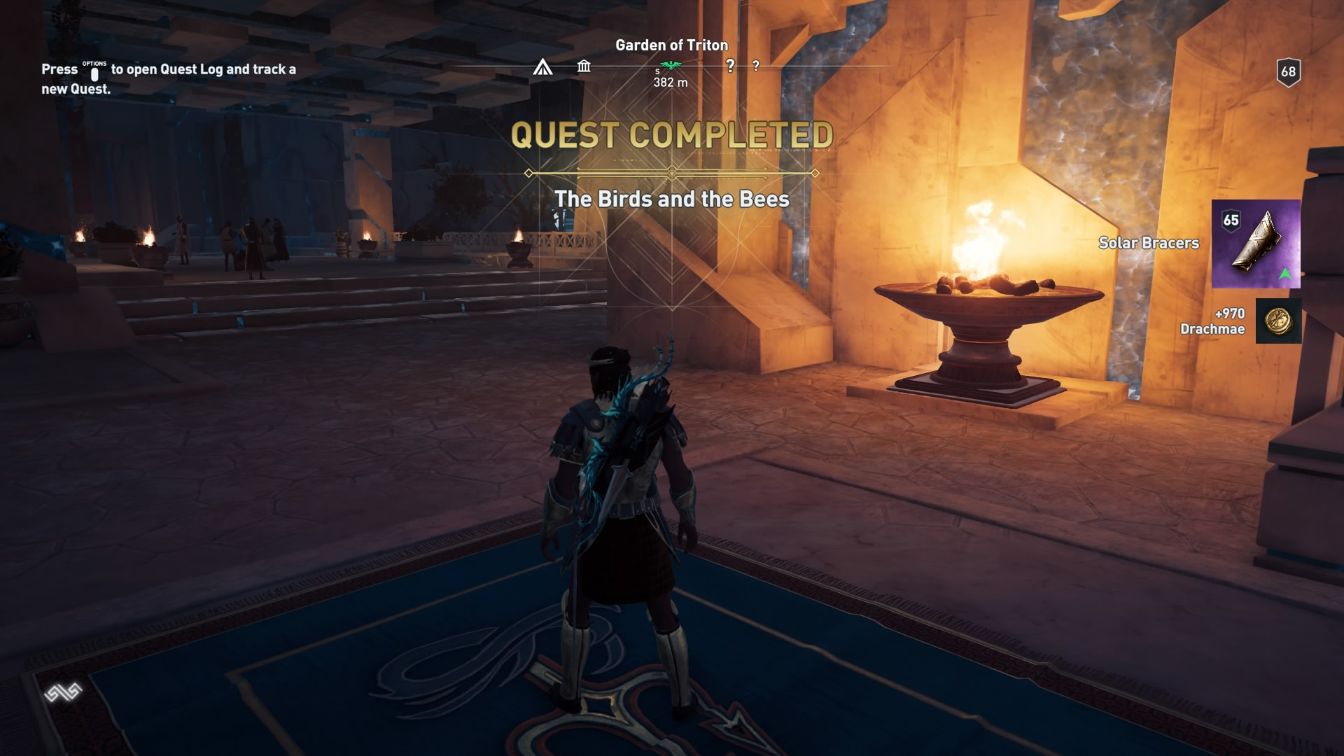Screen dimensions: 1344x756
Task: Click the Solar Bracers item name label
Action: point(1147,242)
